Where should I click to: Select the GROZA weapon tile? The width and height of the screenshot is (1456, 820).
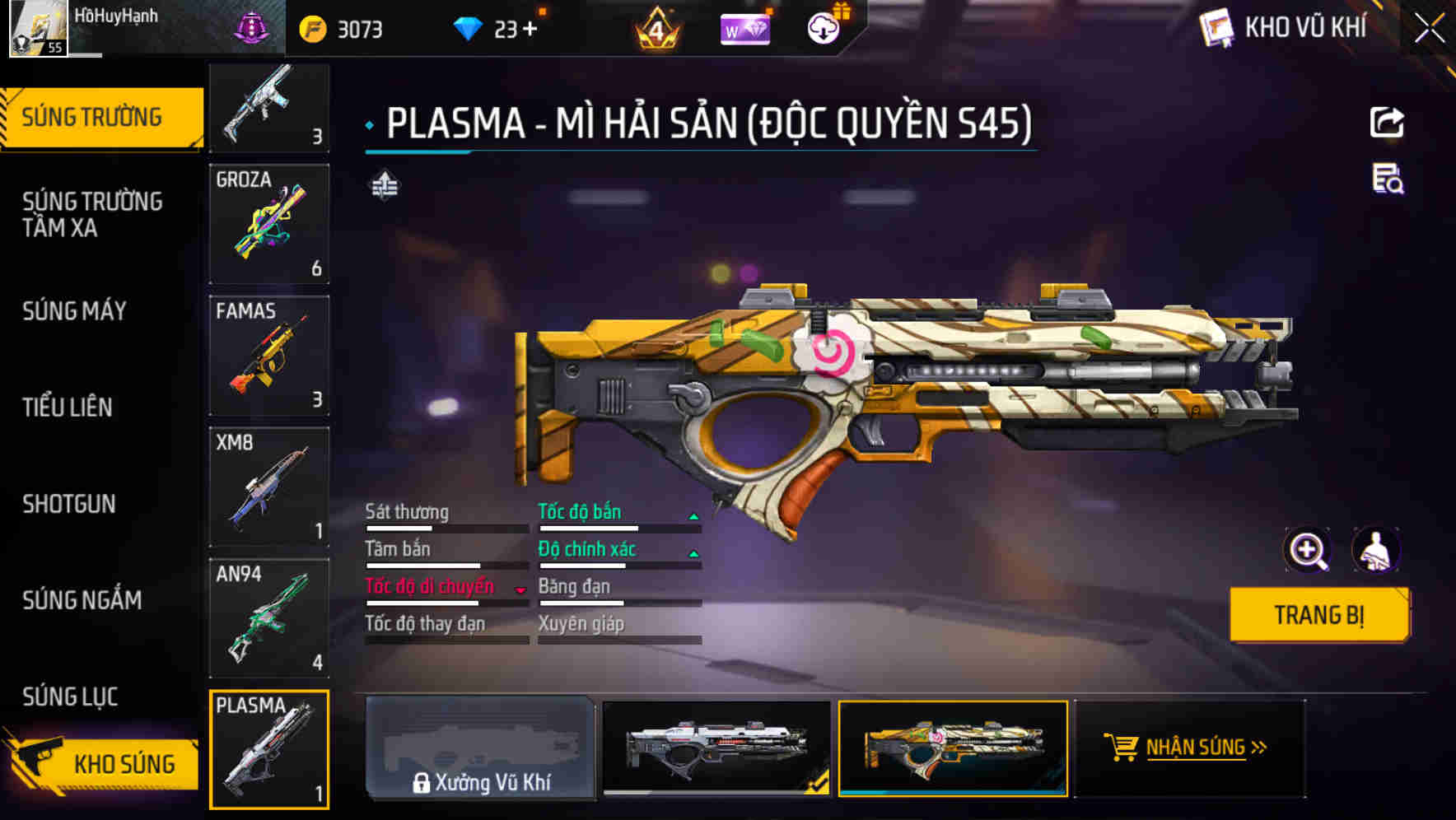269,224
